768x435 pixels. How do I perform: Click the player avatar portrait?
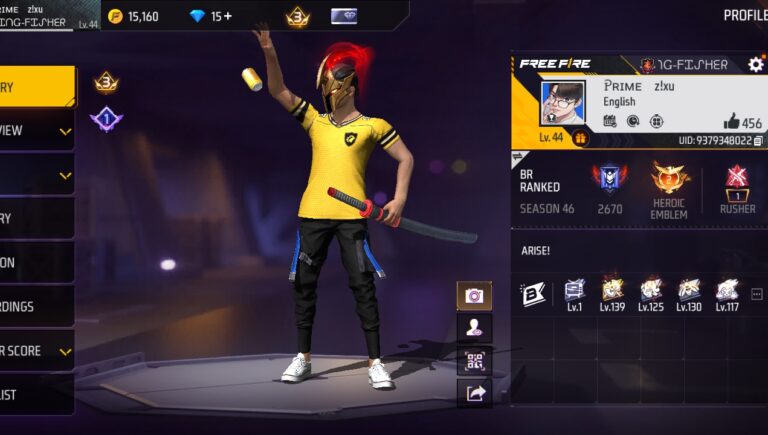pyautogui.click(x=562, y=103)
